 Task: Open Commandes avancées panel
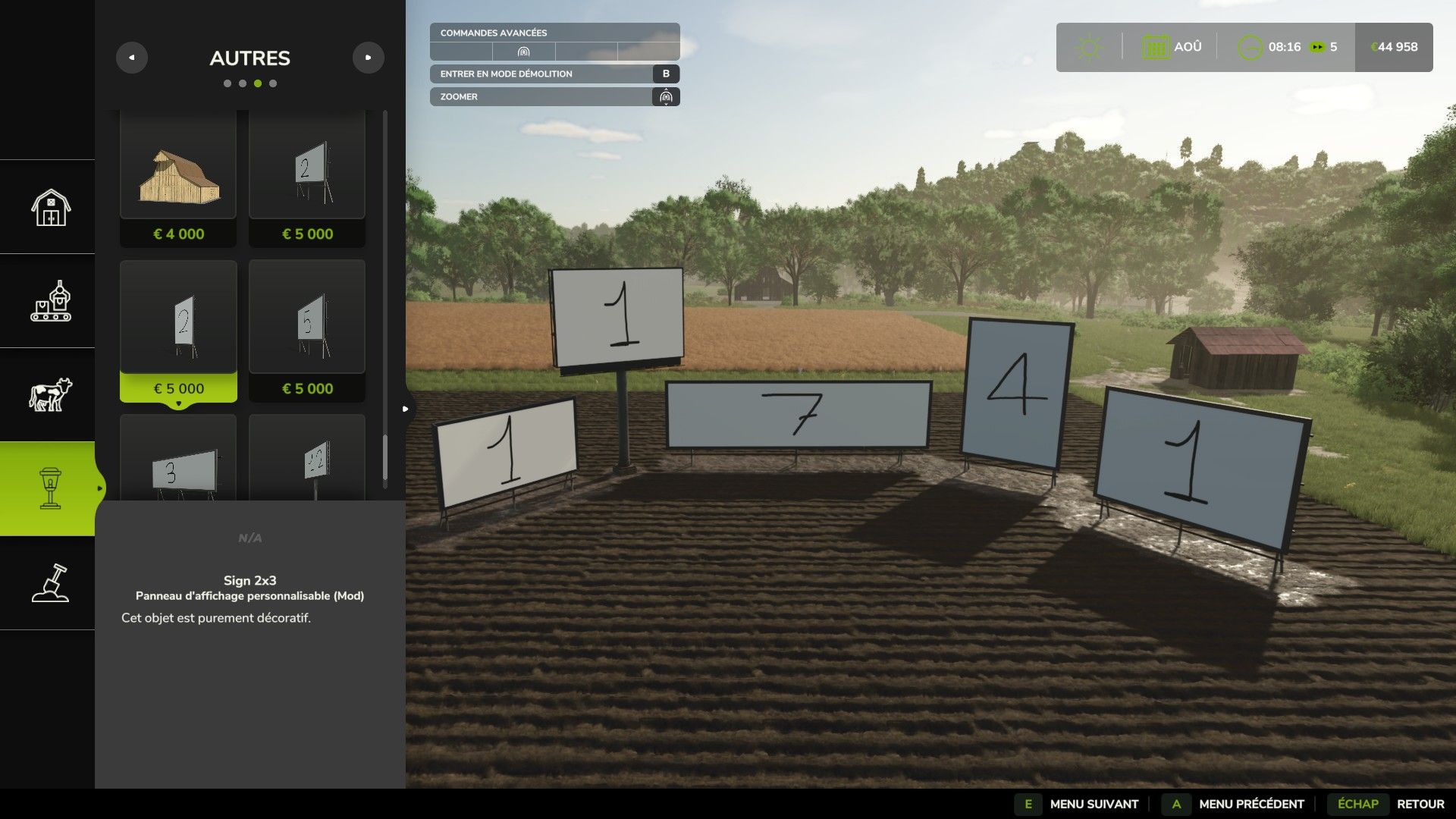pos(554,33)
